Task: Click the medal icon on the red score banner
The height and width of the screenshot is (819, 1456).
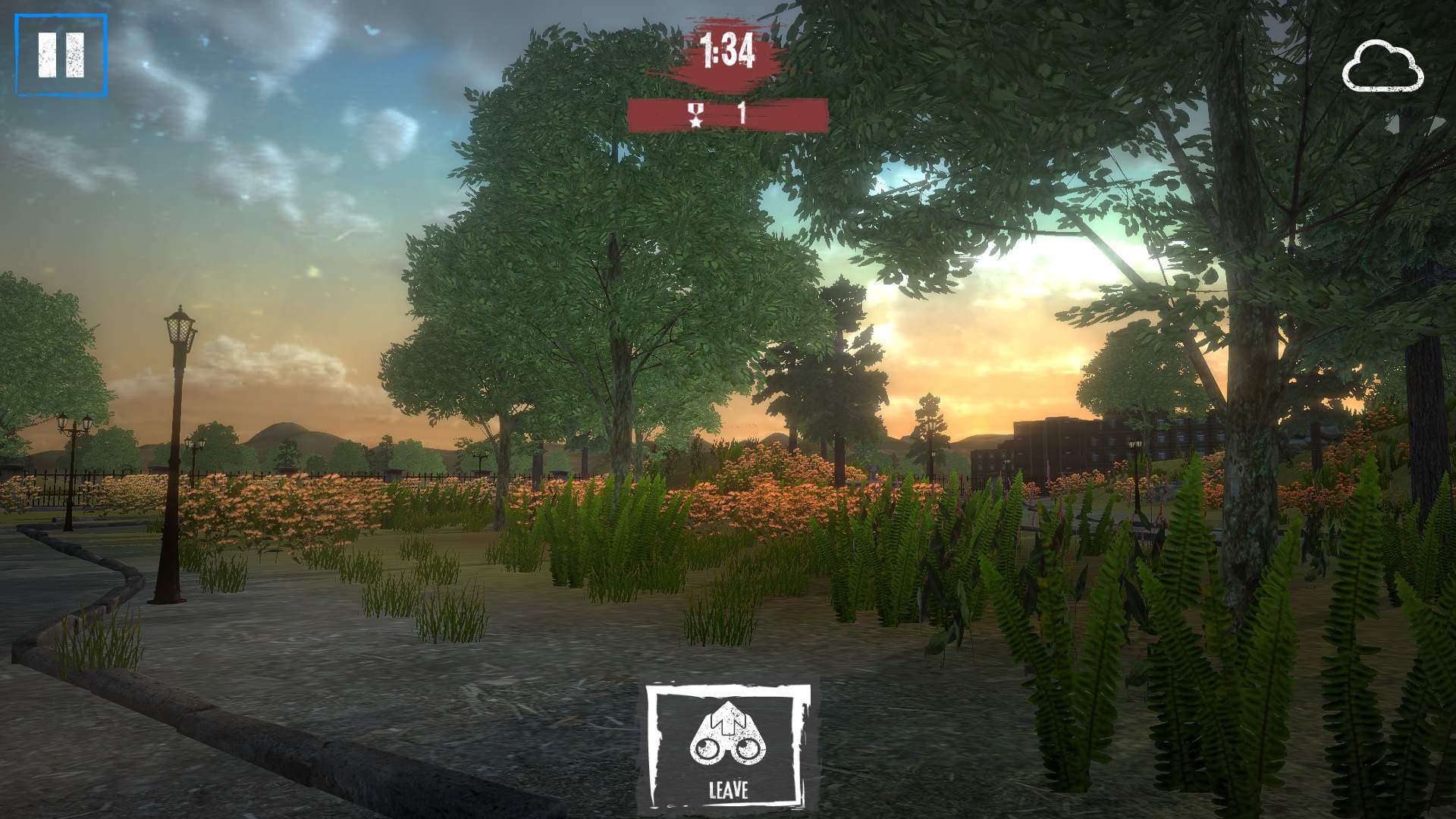Action: (x=695, y=115)
